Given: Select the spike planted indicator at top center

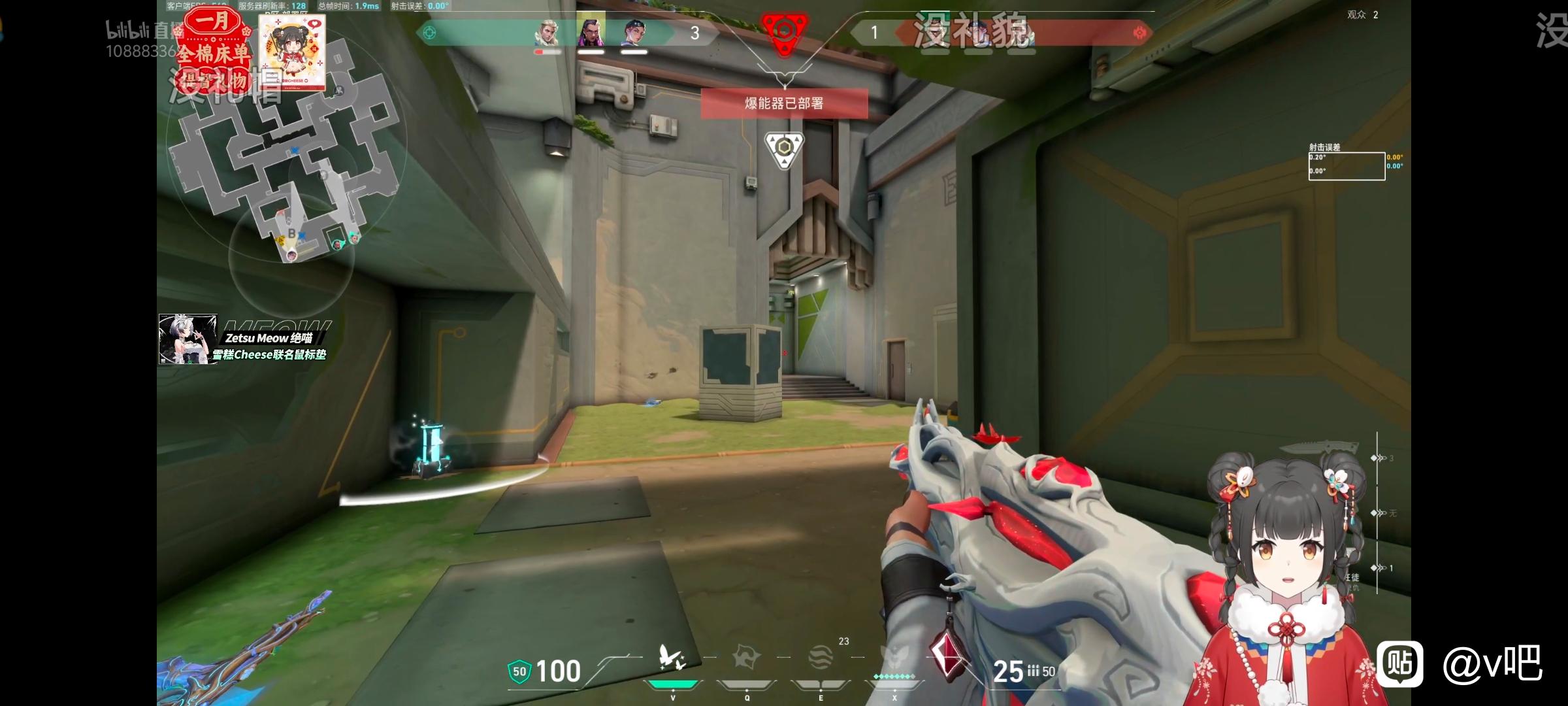Looking at the screenshot, I should [785, 31].
